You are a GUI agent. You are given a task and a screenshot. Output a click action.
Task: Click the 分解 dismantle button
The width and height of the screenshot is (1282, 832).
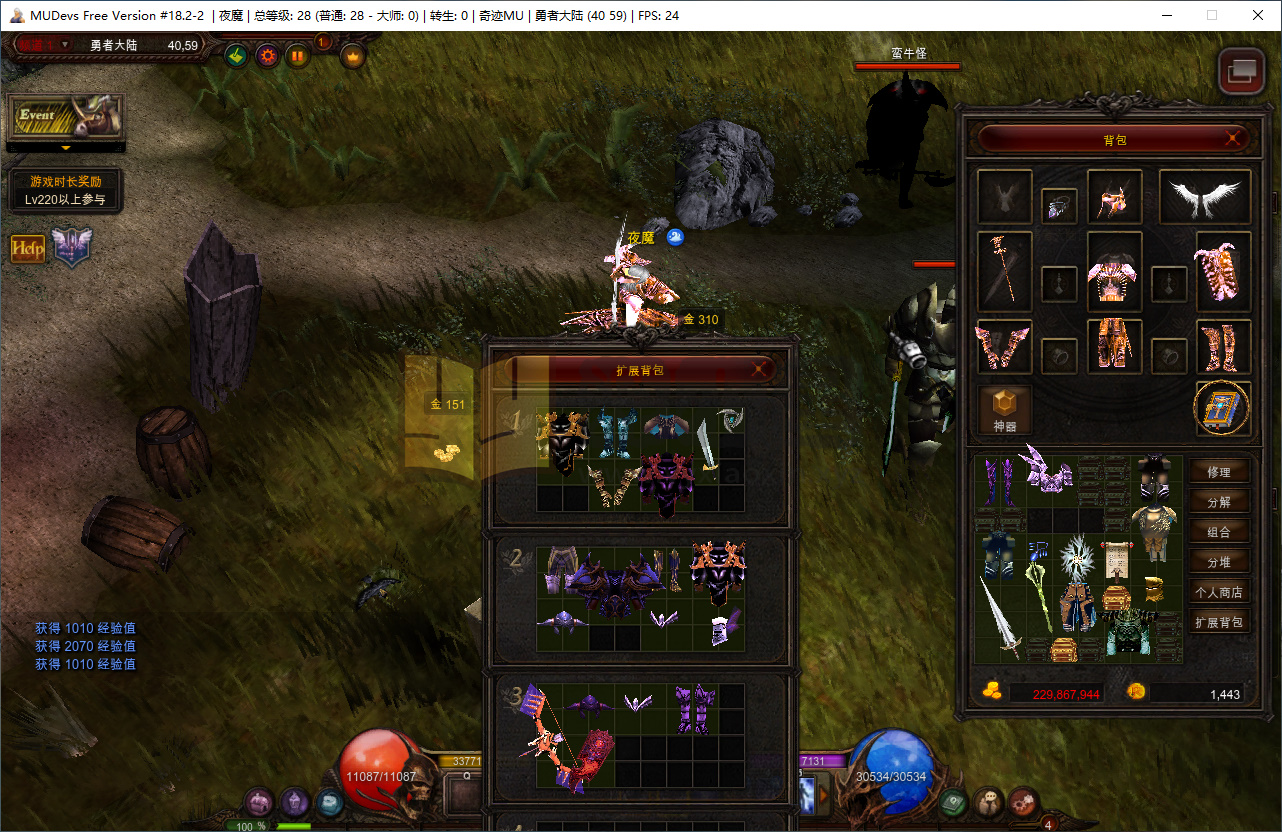point(1219,502)
